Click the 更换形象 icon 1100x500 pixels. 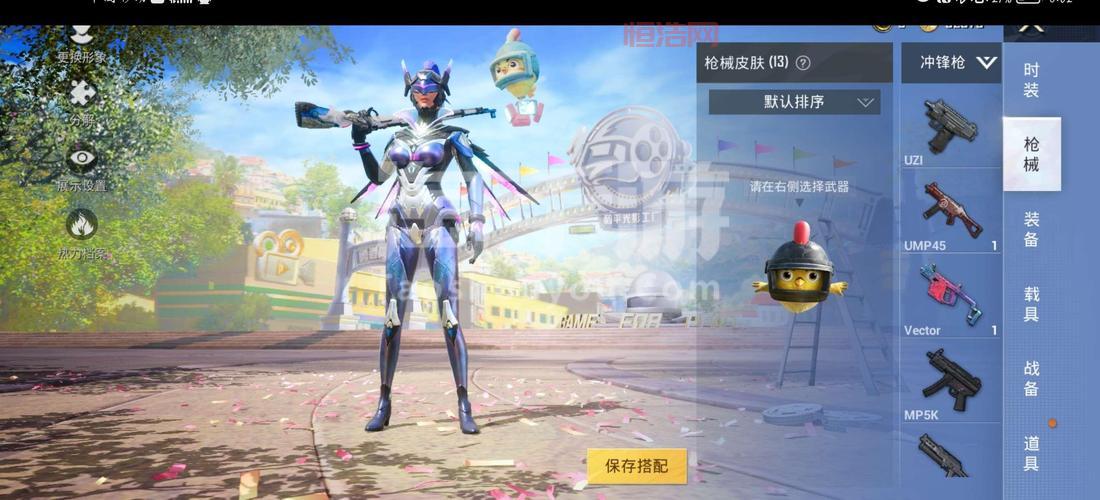pos(81,40)
